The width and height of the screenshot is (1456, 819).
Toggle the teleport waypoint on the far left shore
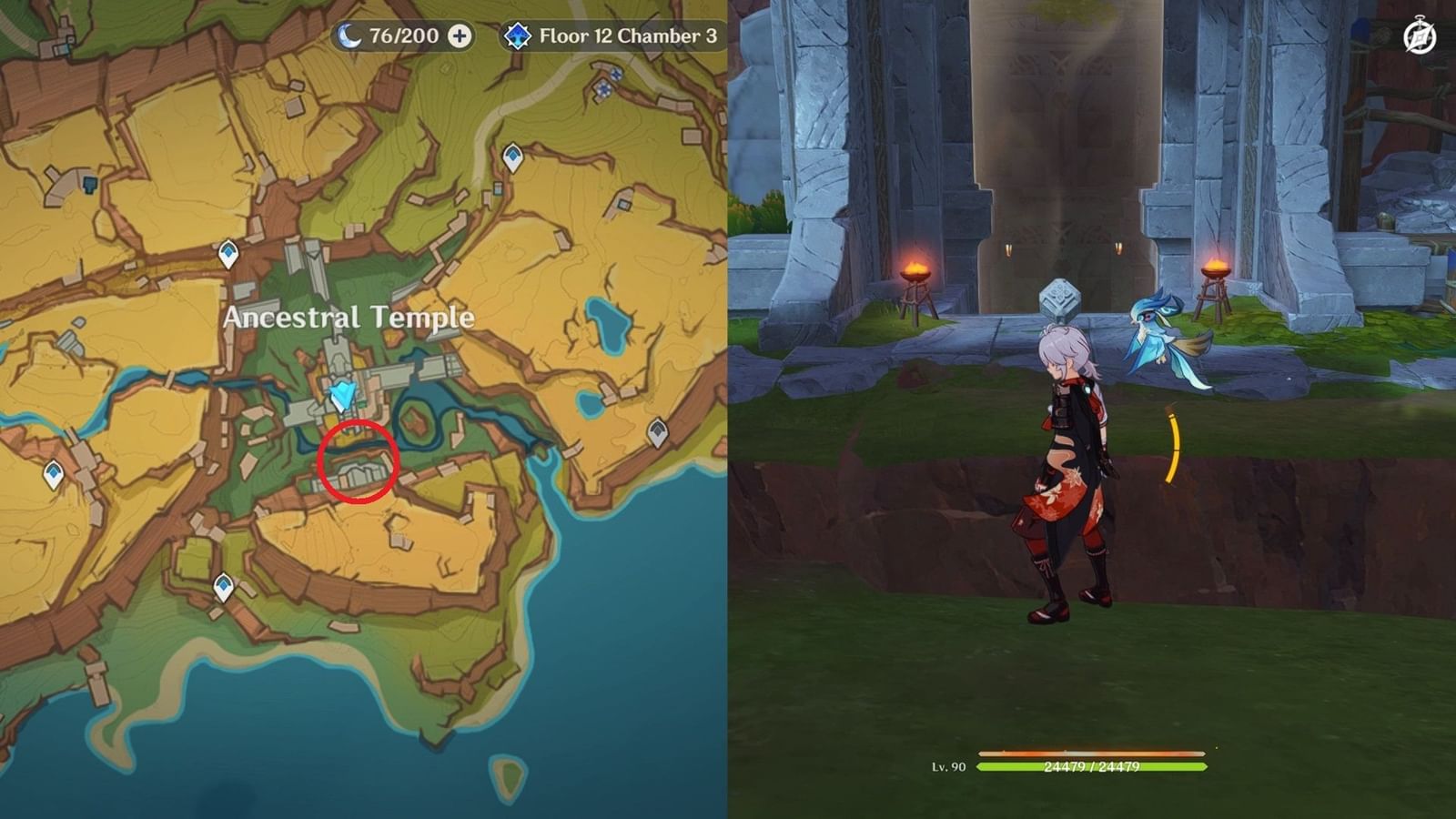point(52,471)
